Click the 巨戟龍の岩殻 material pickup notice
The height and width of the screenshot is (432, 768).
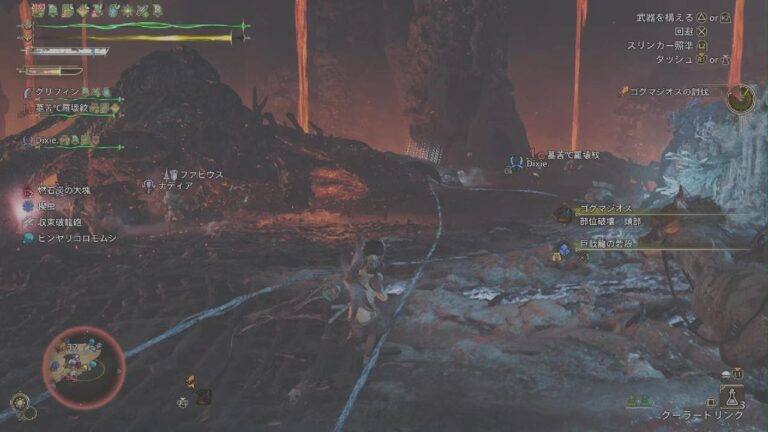[x=602, y=245]
